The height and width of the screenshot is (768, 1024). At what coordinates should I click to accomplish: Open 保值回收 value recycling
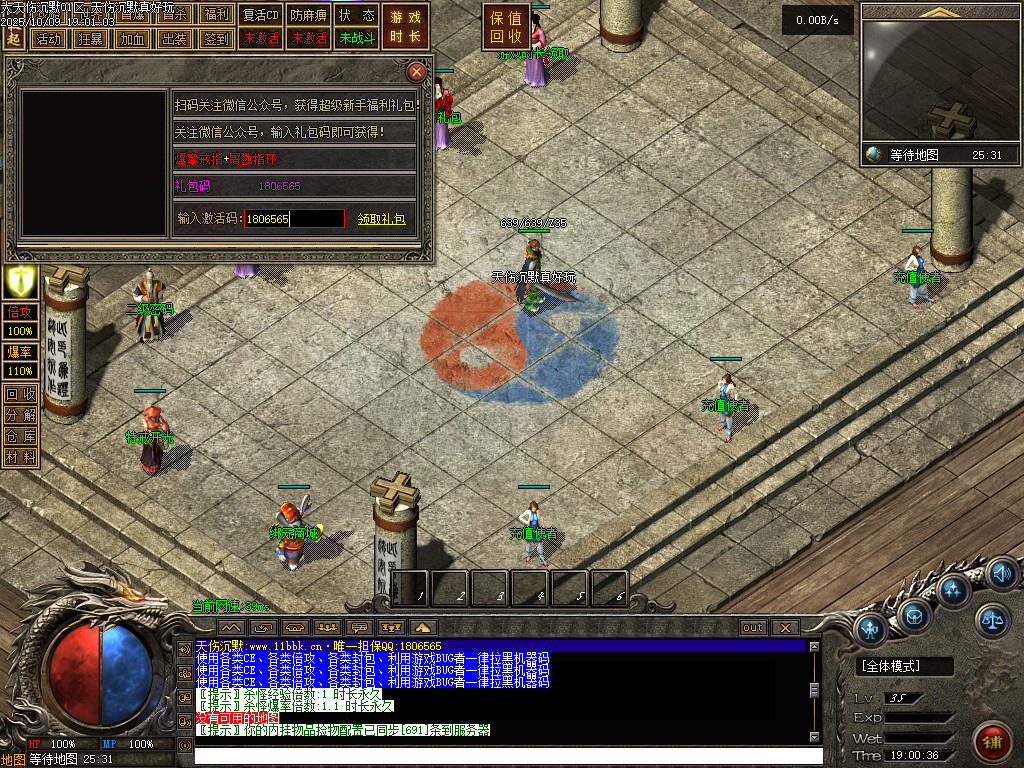506,27
